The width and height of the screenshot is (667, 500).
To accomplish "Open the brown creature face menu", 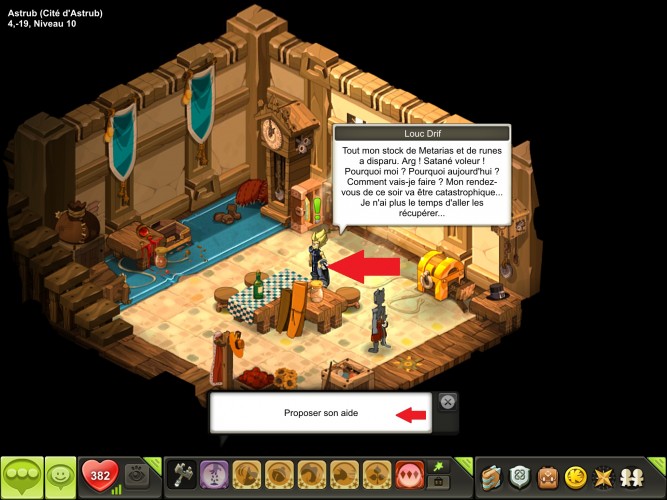I will coord(549,476).
